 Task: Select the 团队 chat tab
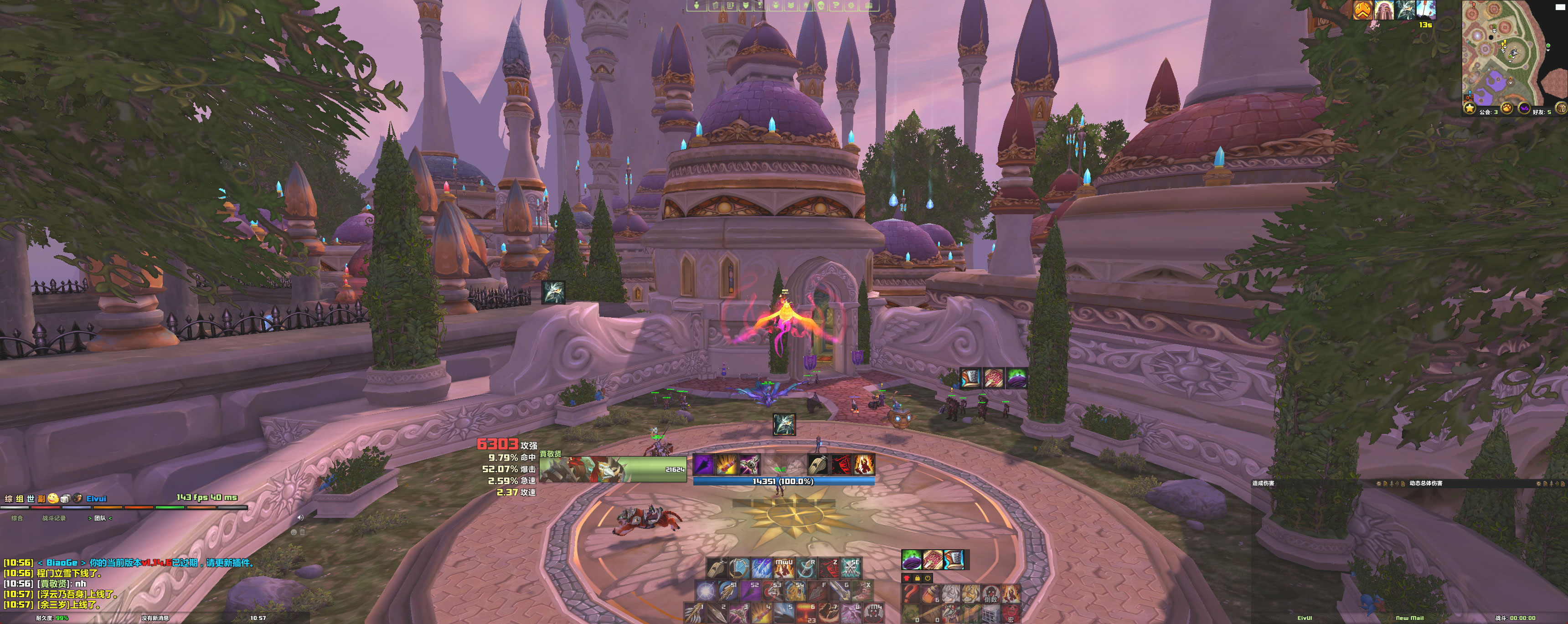[x=100, y=518]
